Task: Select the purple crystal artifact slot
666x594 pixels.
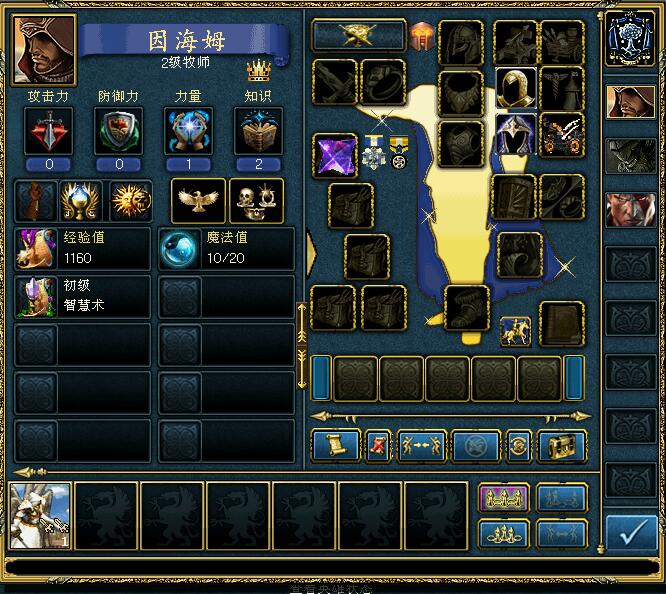Action: (335, 156)
